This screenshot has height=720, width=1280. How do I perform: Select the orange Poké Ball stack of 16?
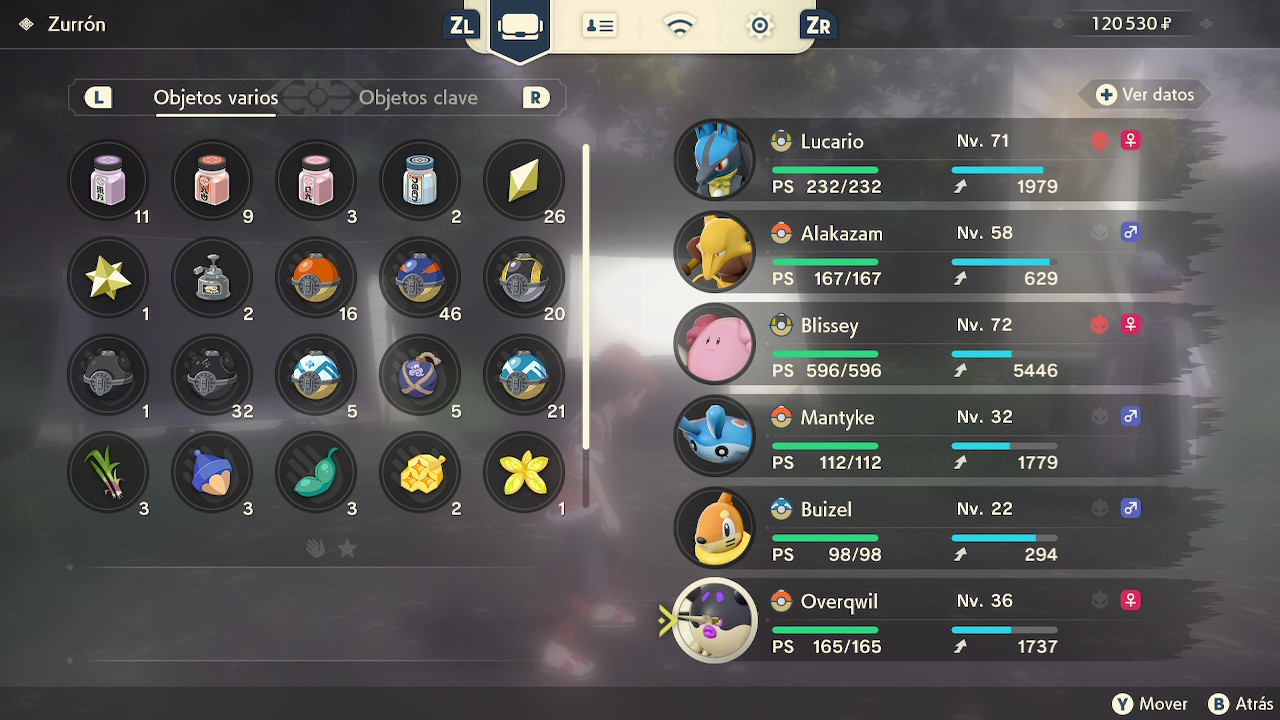pos(315,277)
